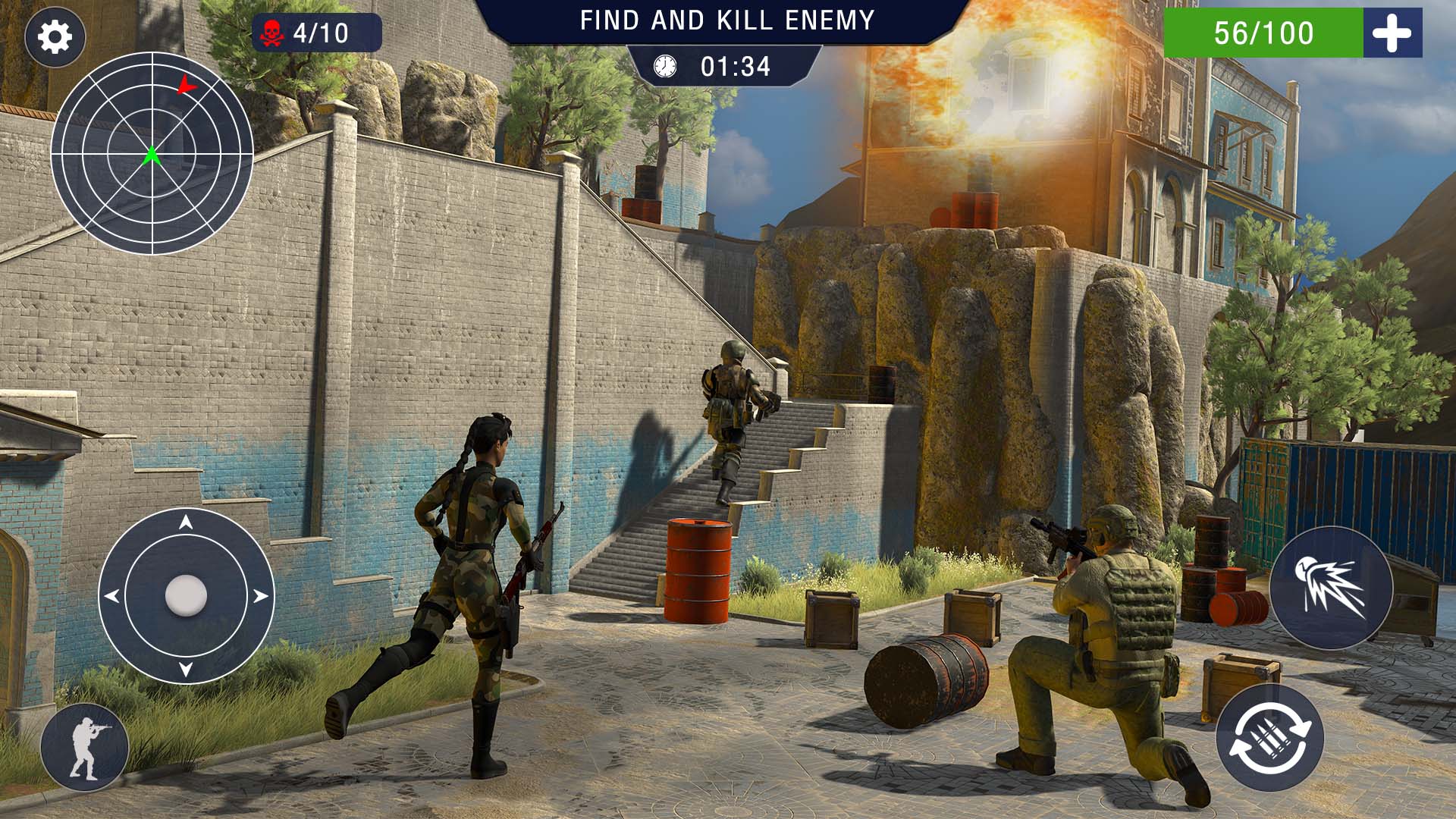Reload ammo with the circular arrows button
Viewport: 1456px width, 819px height.
pos(1269,737)
